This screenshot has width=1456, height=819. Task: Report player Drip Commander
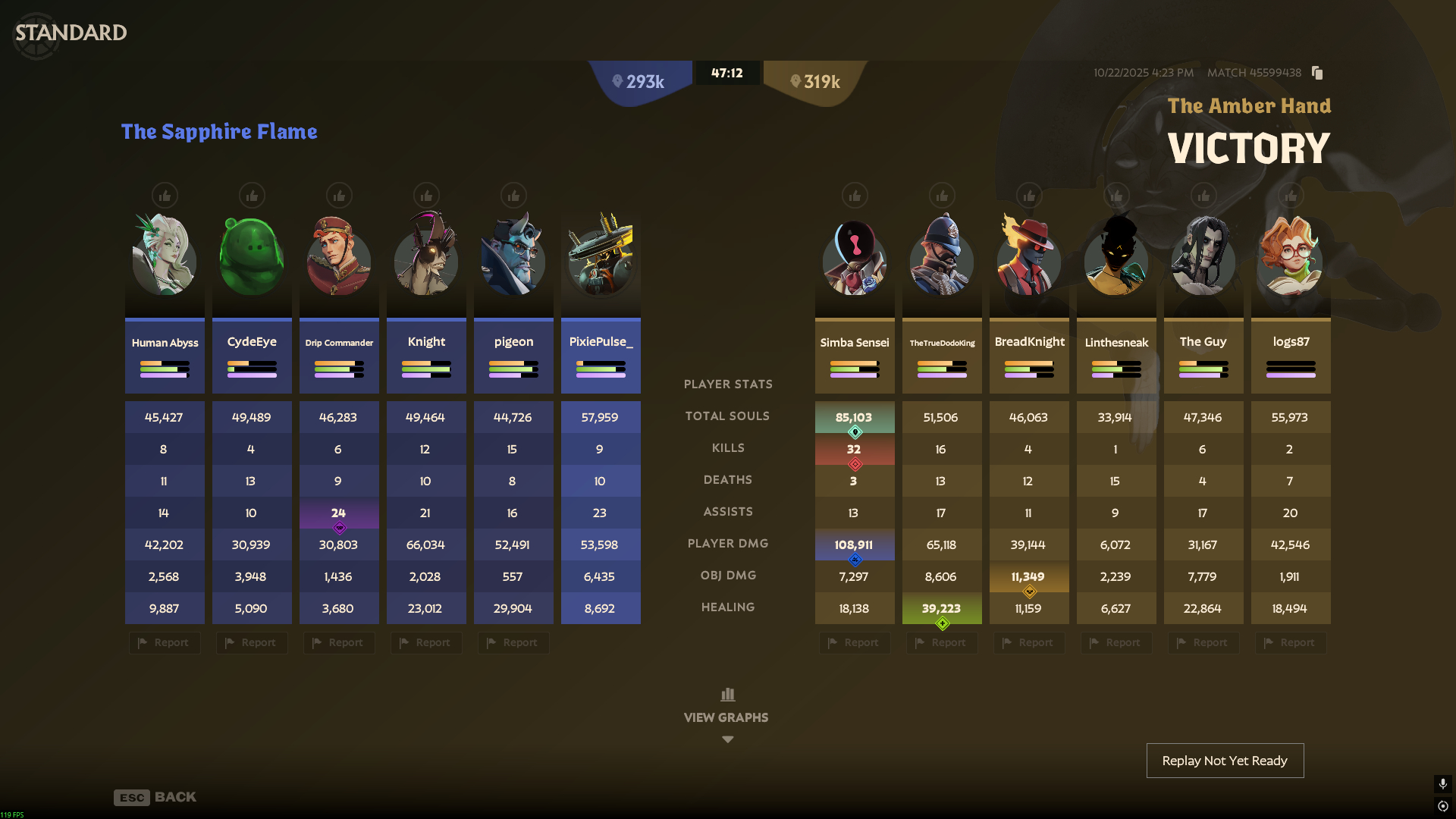pos(339,643)
